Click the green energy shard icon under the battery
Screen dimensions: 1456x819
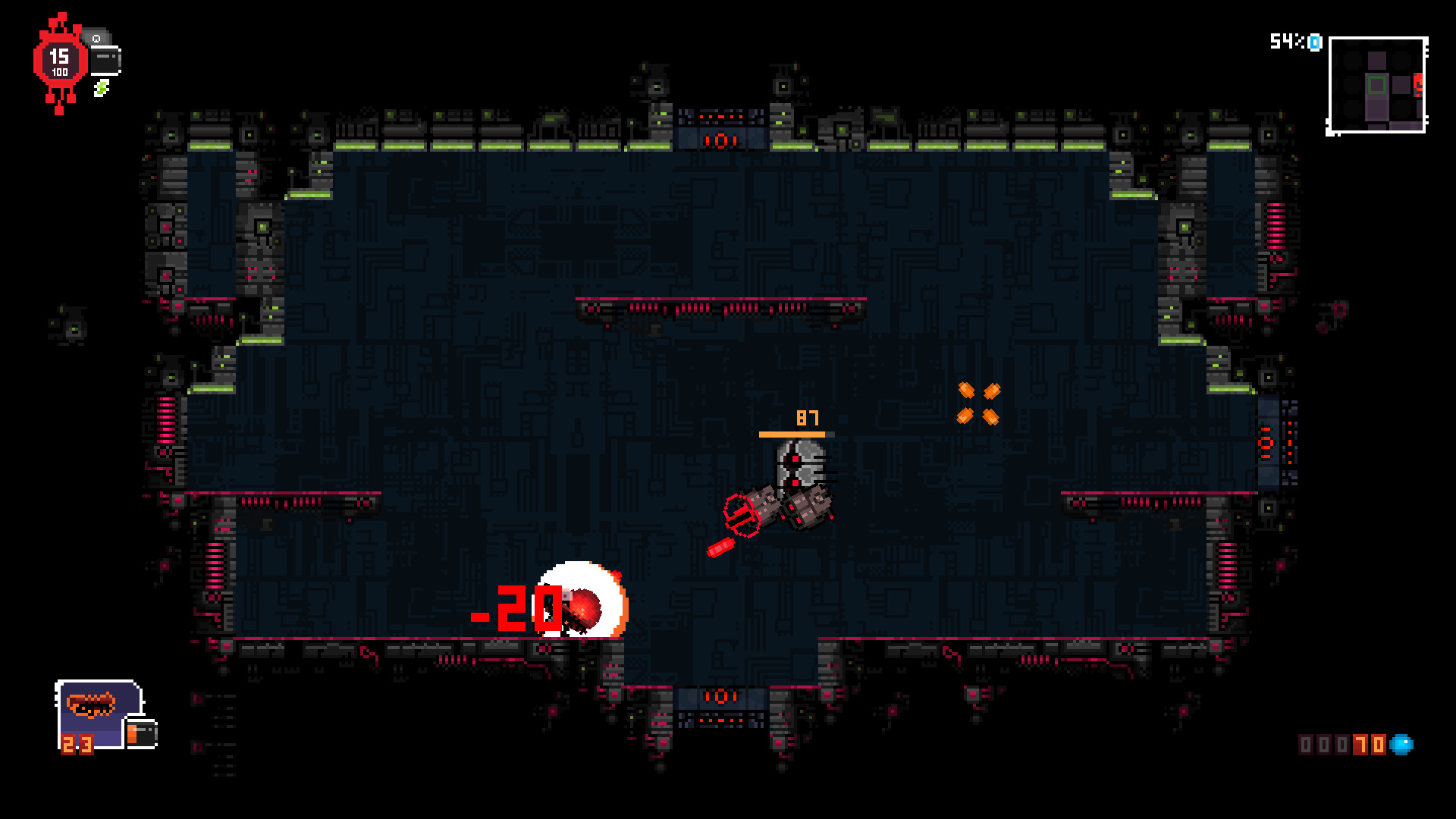pos(102,89)
